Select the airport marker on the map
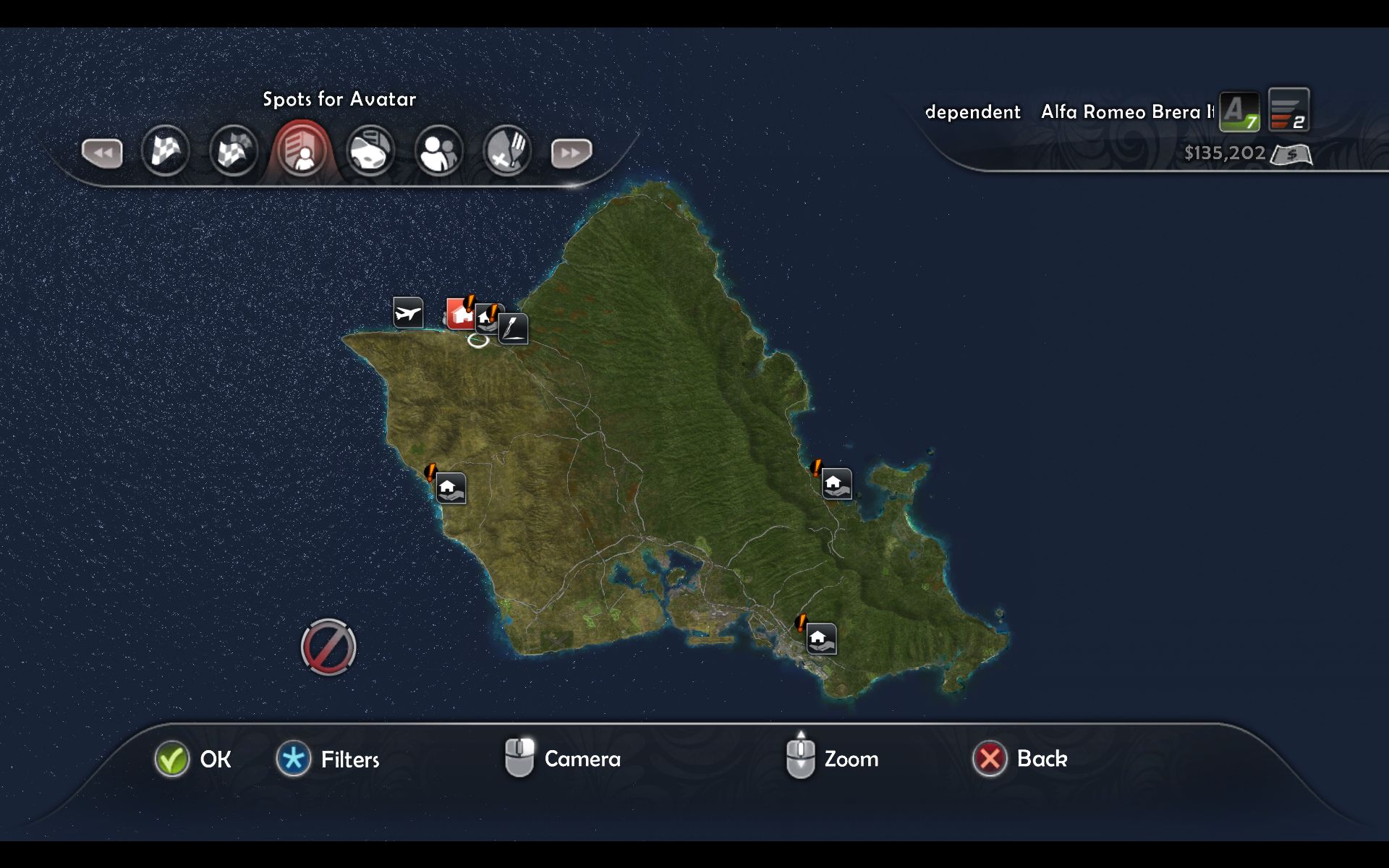 [x=408, y=312]
